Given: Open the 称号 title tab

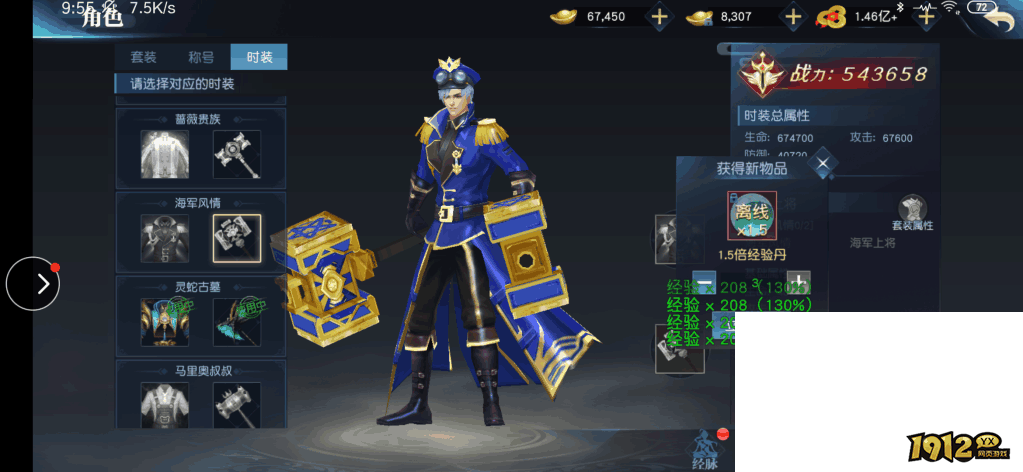Looking at the screenshot, I should point(201,57).
